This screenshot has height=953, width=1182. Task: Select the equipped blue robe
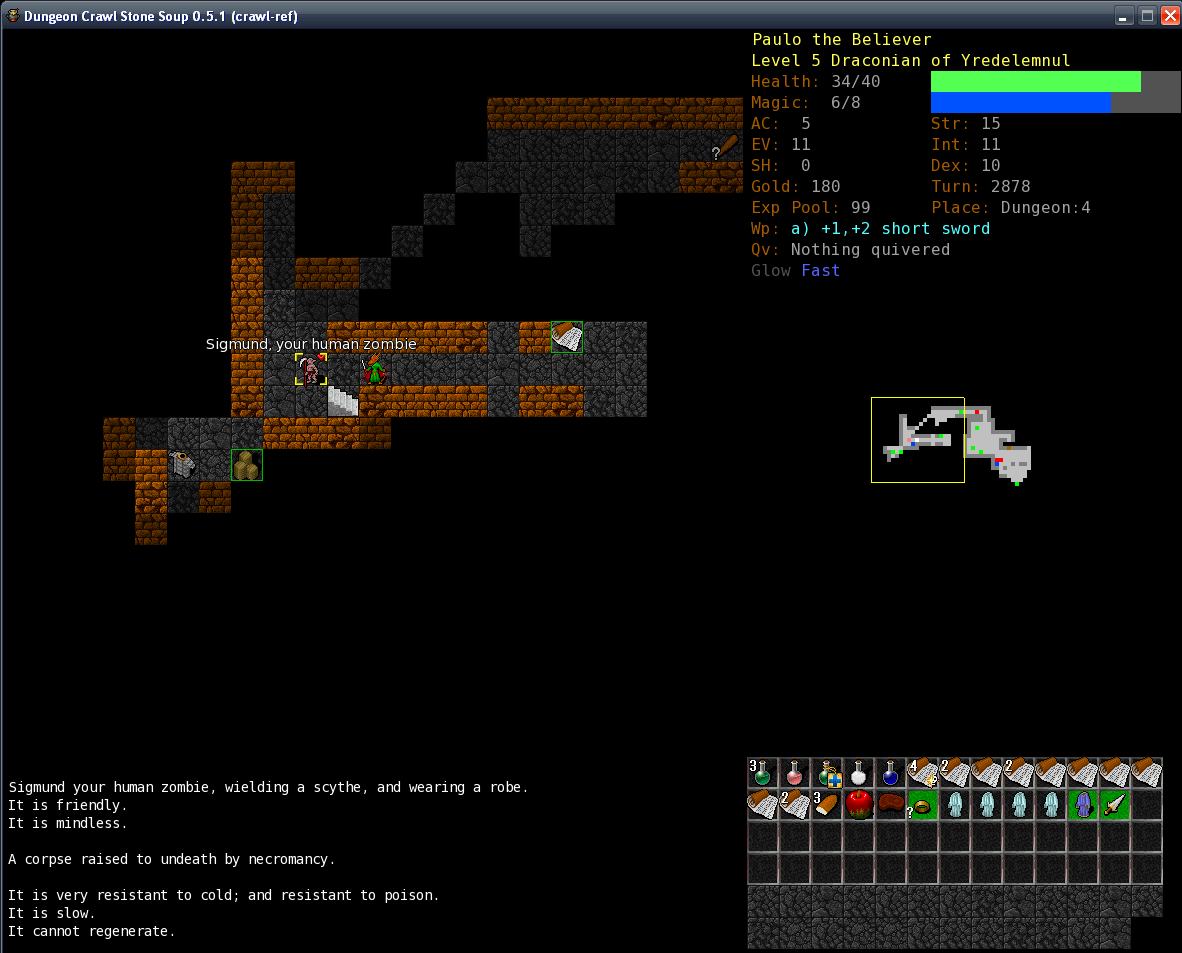(1083, 805)
